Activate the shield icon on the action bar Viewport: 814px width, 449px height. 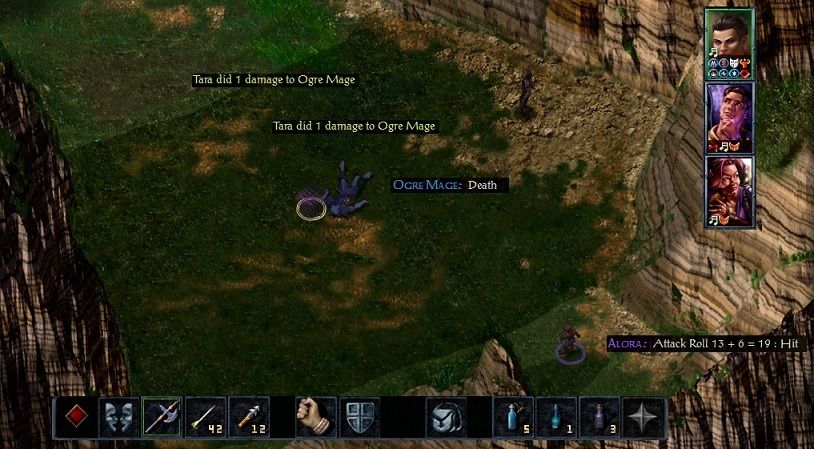(x=360, y=416)
